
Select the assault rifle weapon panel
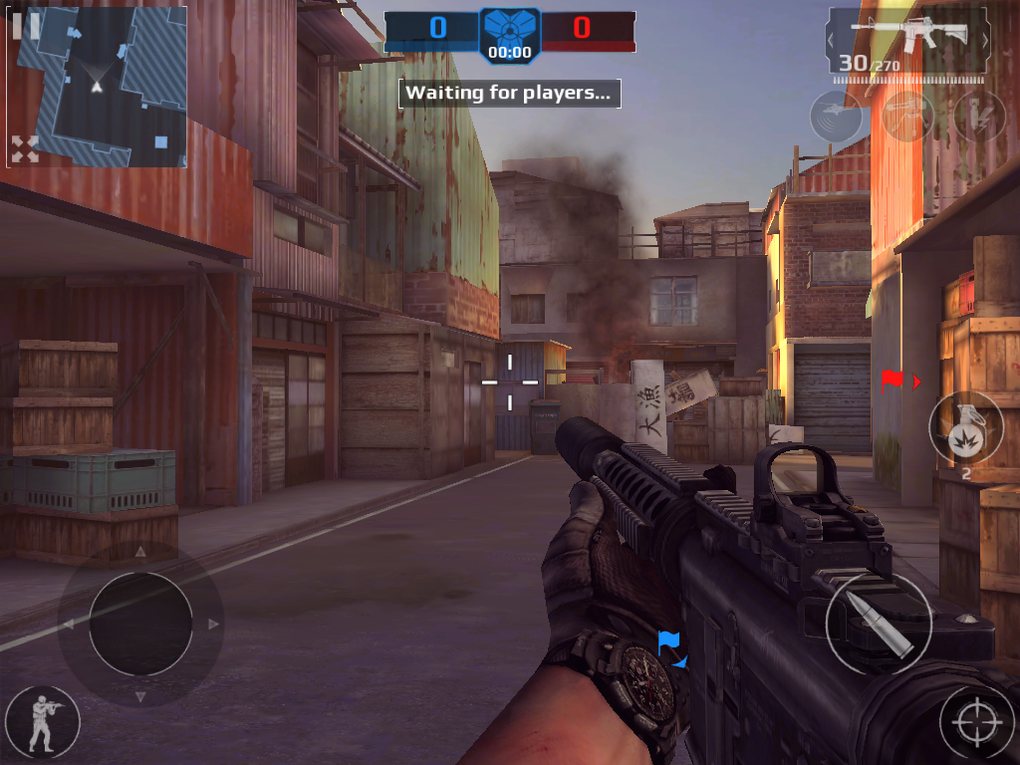point(908,41)
